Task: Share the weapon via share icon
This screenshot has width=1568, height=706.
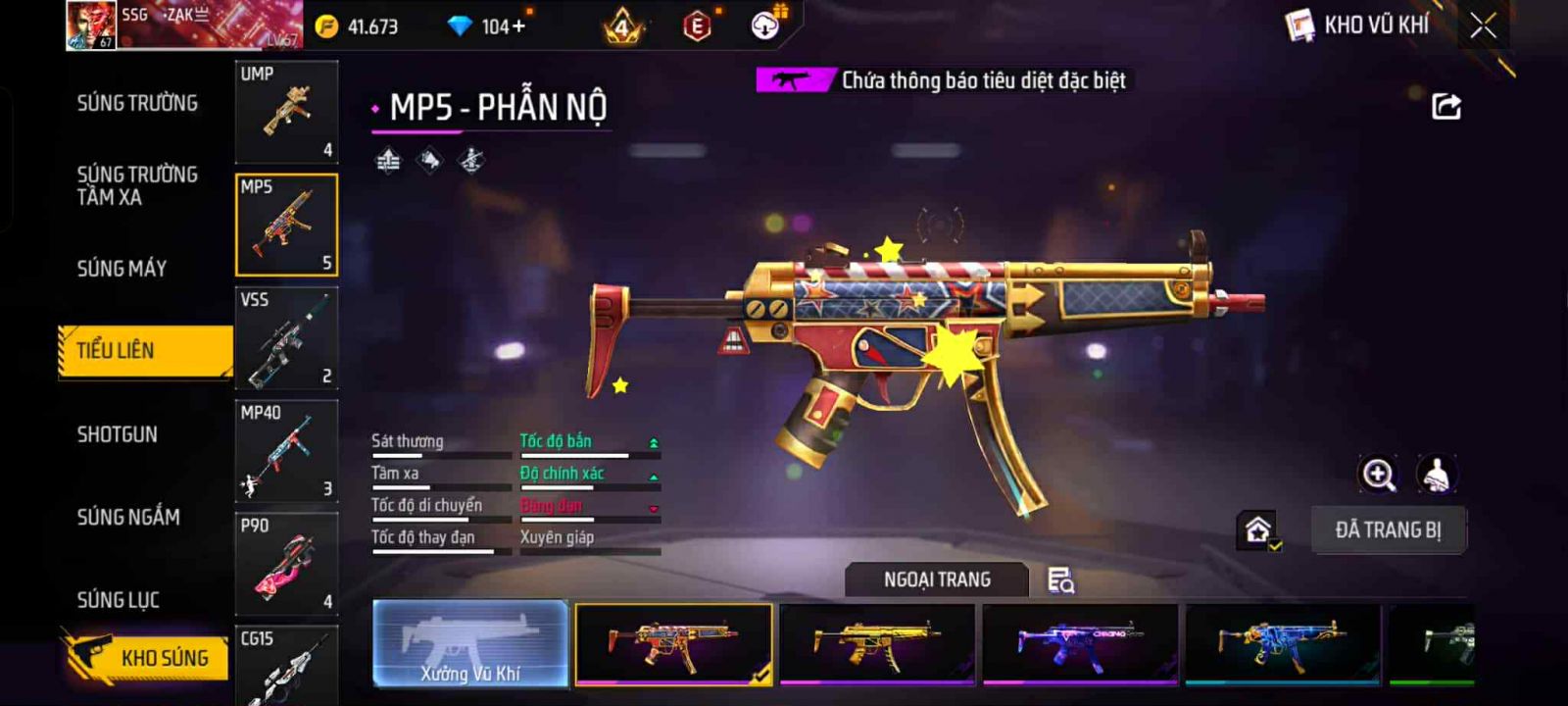Action: click(1446, 106)
